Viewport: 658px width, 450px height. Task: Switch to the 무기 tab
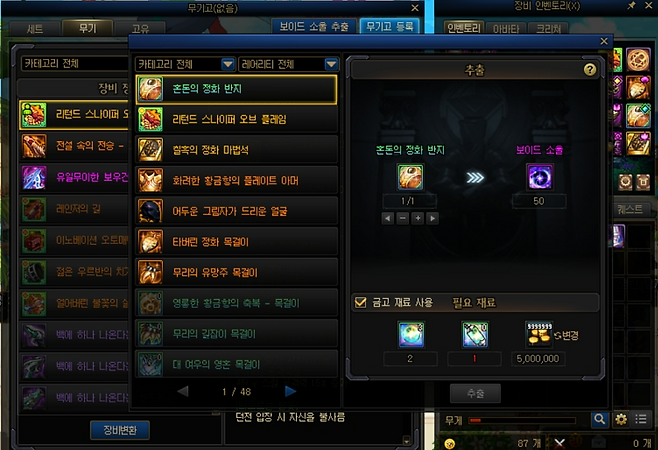88,28
